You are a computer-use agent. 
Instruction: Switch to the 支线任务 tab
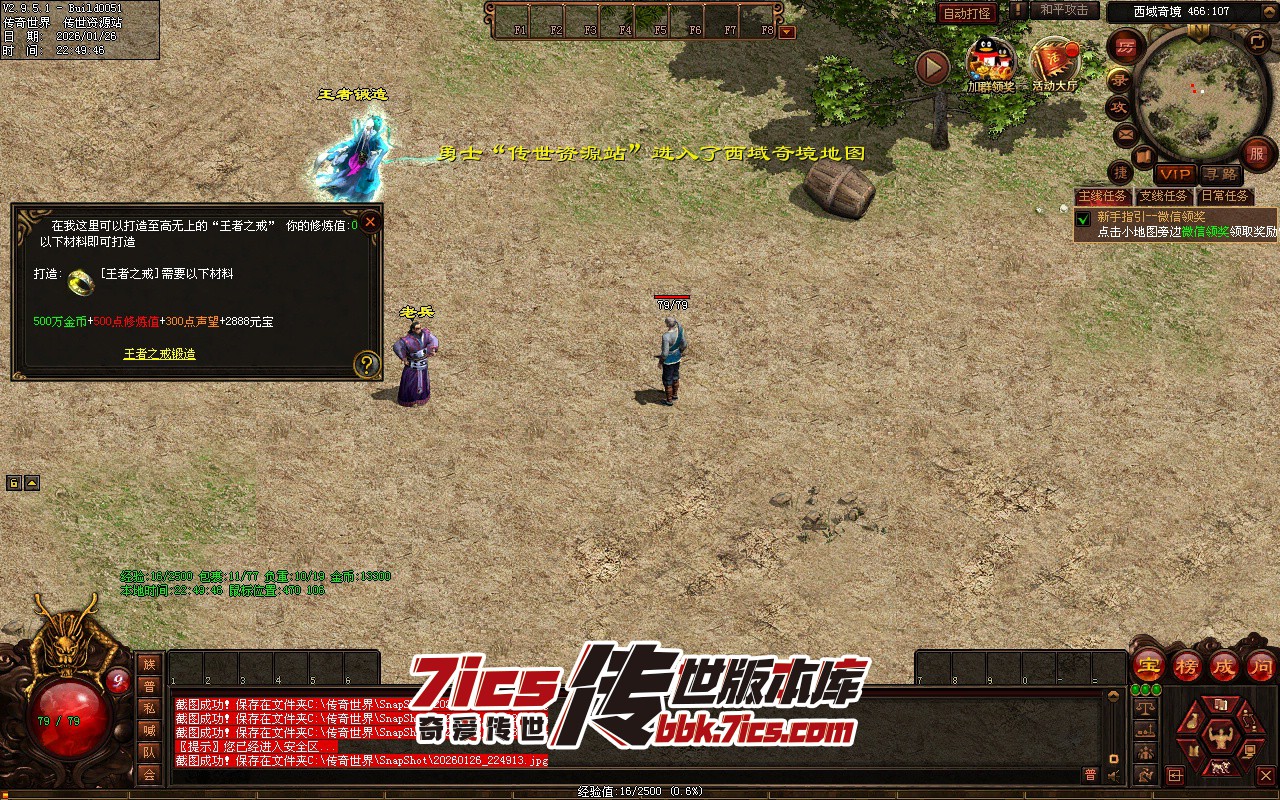coord(1163,197)
